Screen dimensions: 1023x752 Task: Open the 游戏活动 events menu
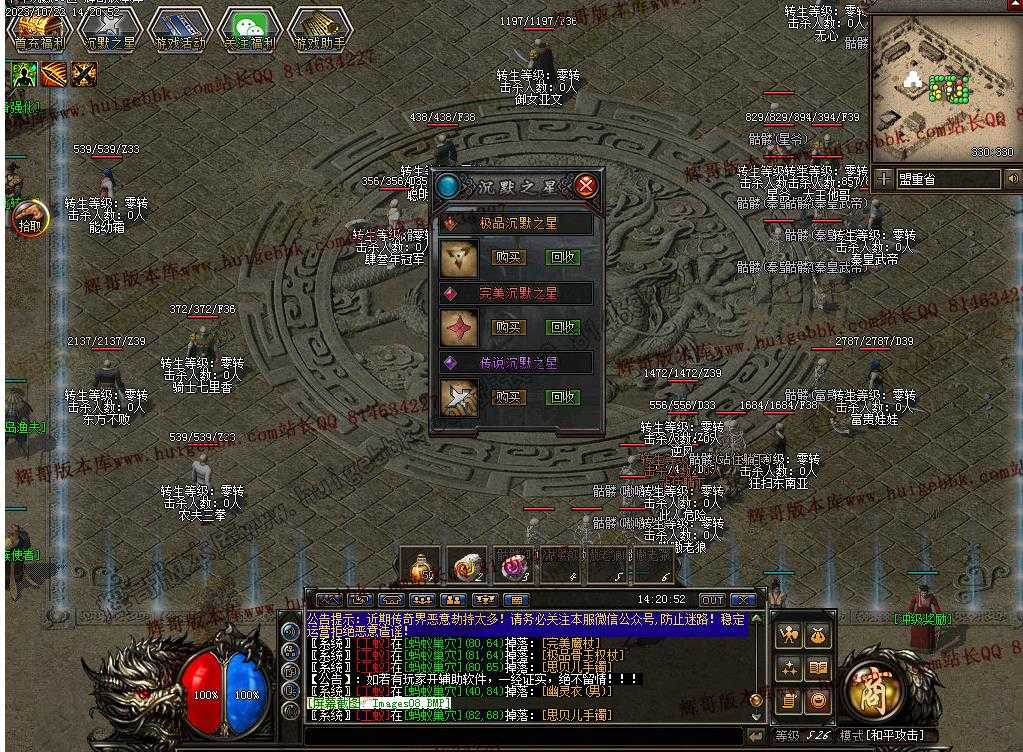tap(180, 30)
